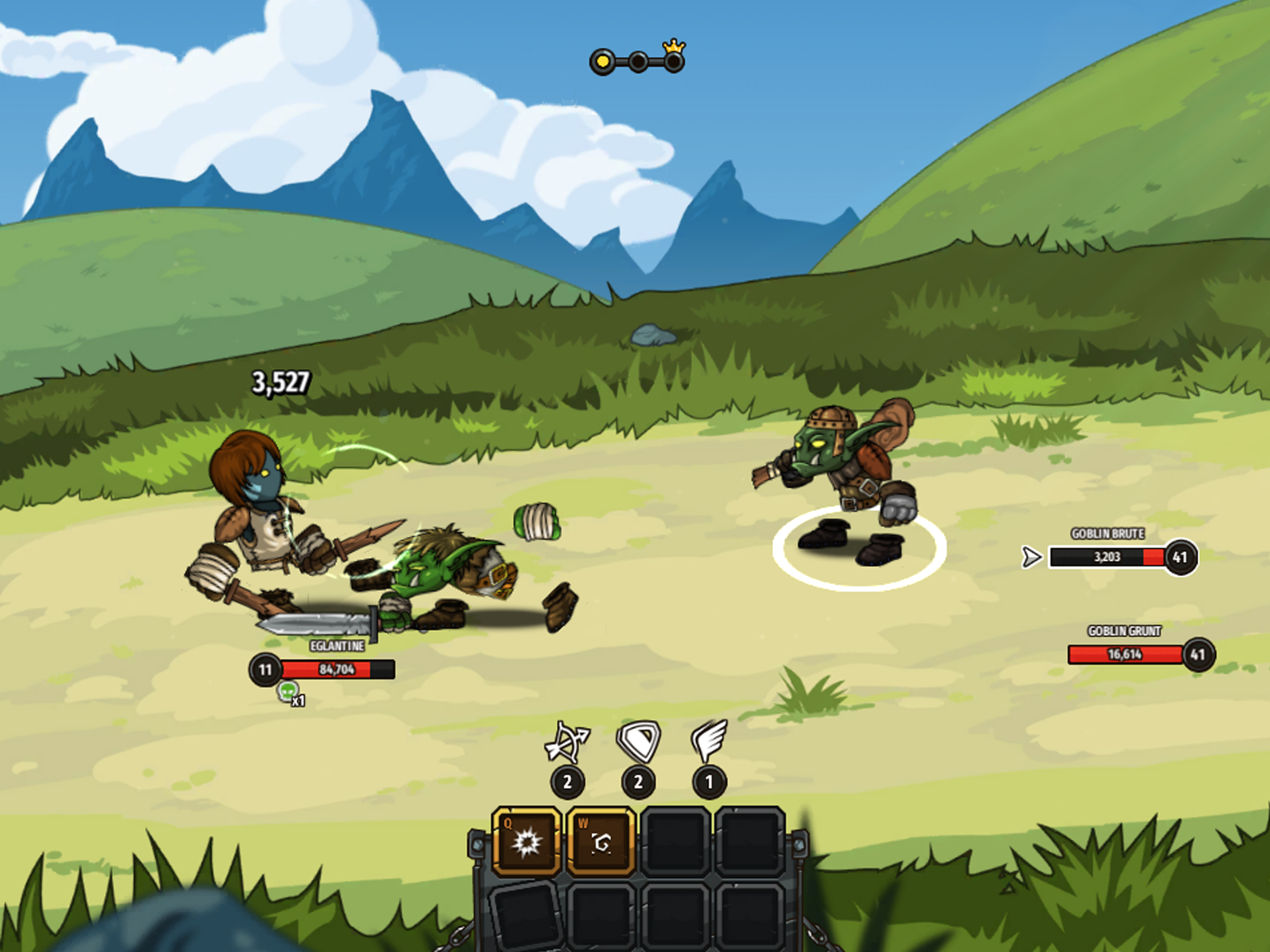
Task: Select the bow and arrow ranged icon
Action: click(x=567, y=742)
